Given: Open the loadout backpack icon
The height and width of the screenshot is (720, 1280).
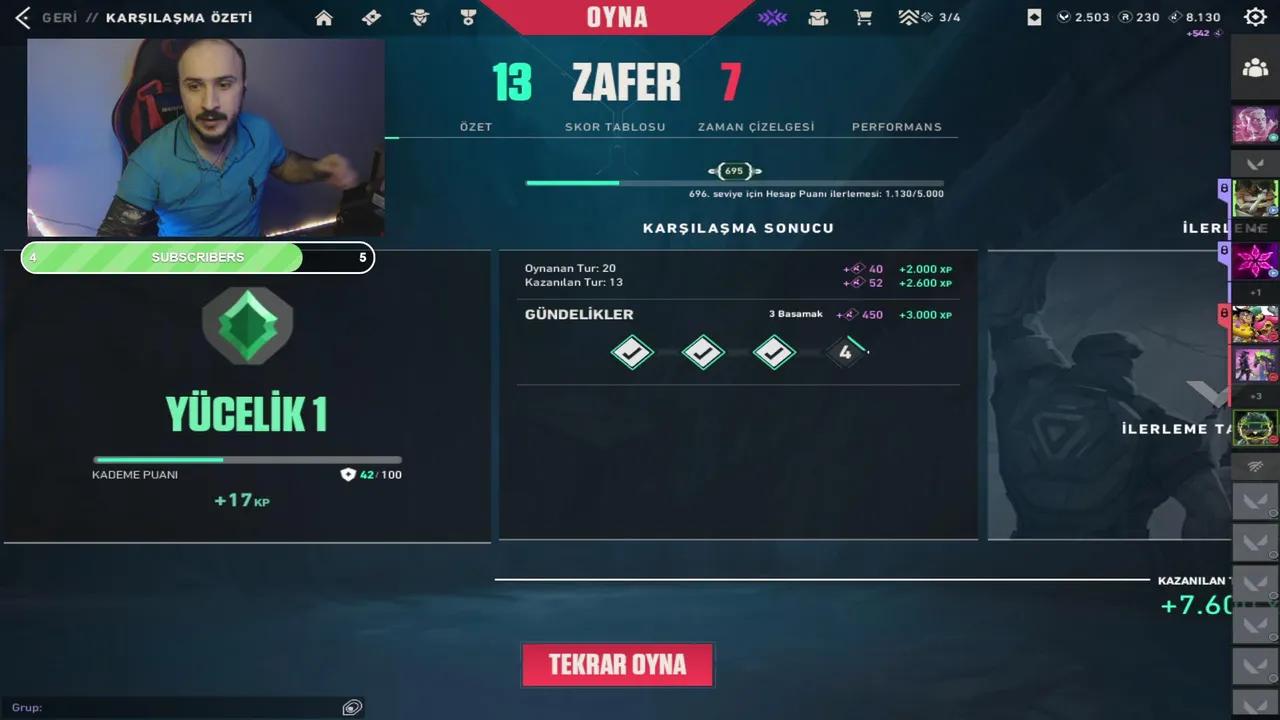Looking at the screenshot, I should pos(818,17).
